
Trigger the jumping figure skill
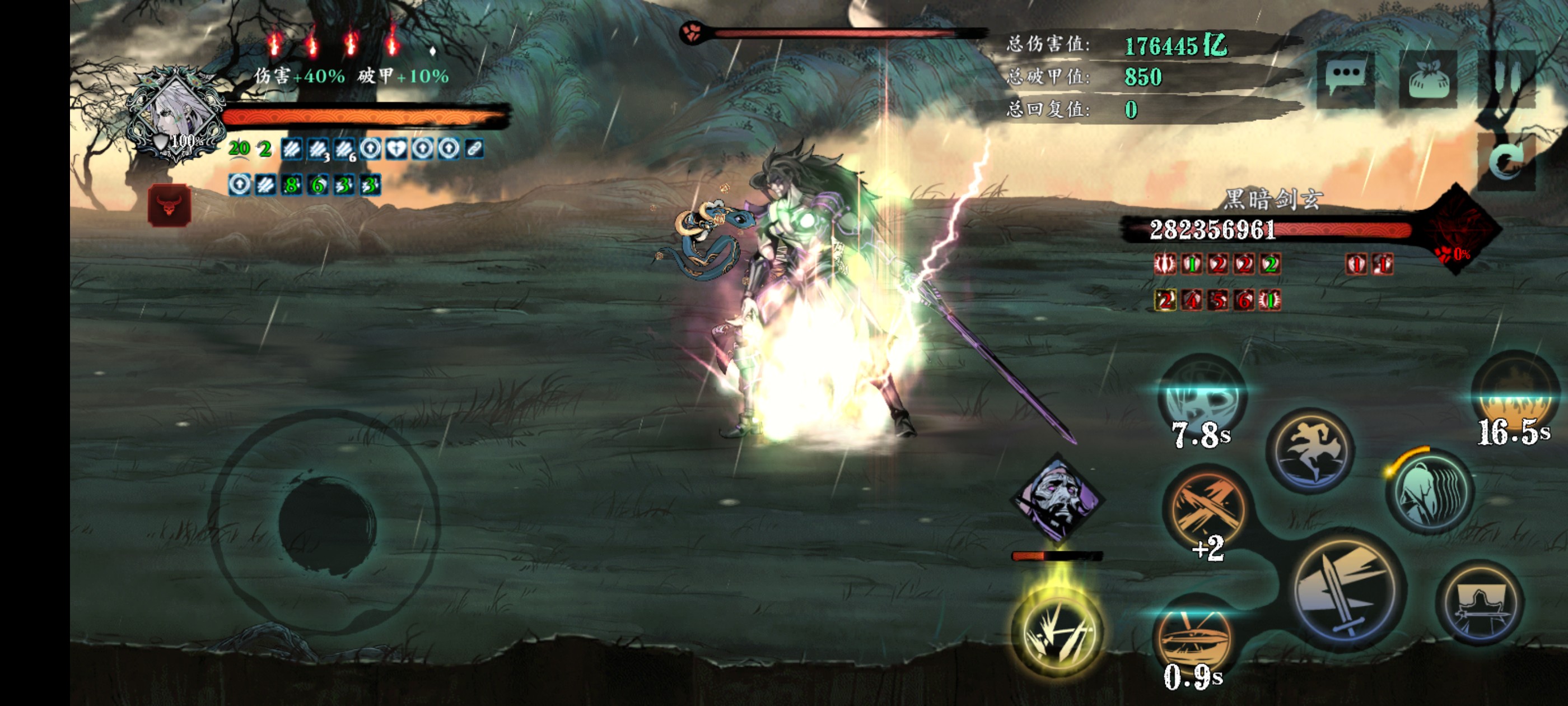[1311, 450]
